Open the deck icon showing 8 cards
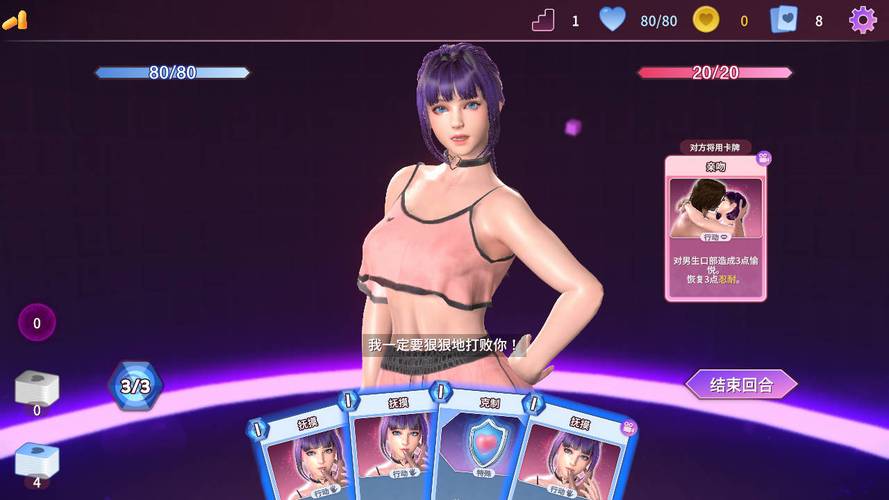The width and height of the screenshot is (889, 500). pos(784,20)
